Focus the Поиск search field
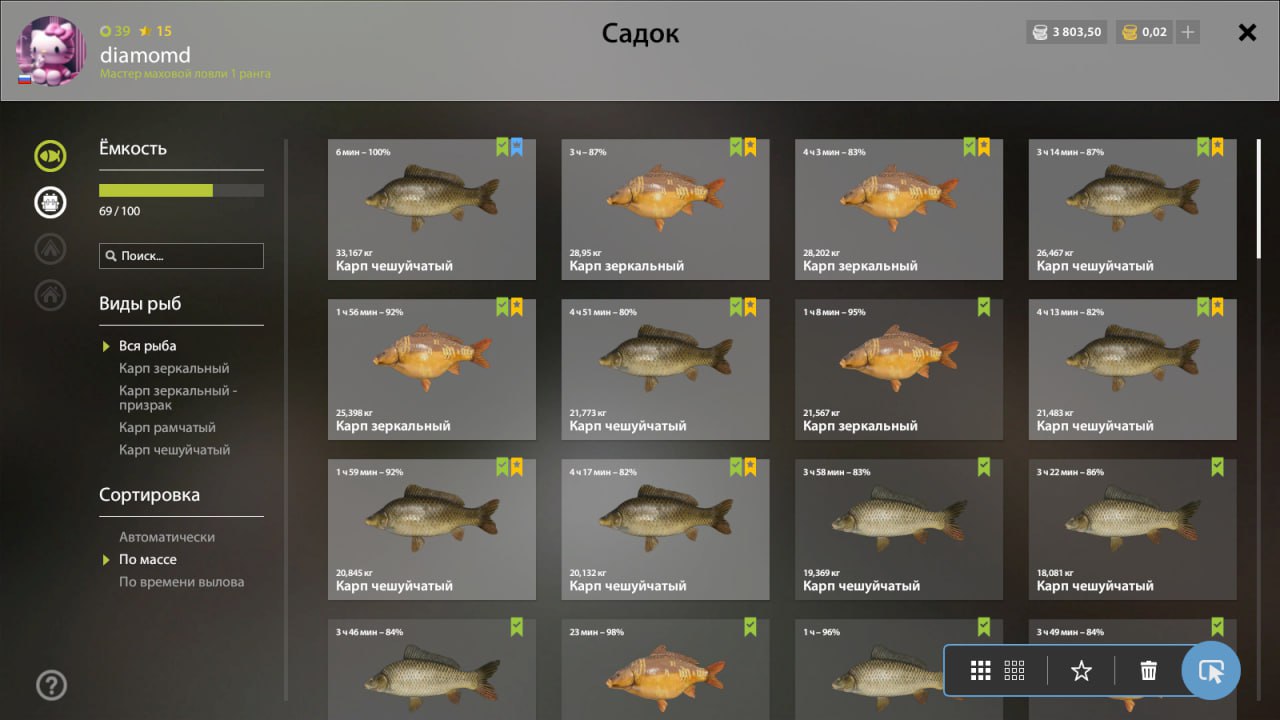Viewport: 1280px width, 720px height. point(181,256)
